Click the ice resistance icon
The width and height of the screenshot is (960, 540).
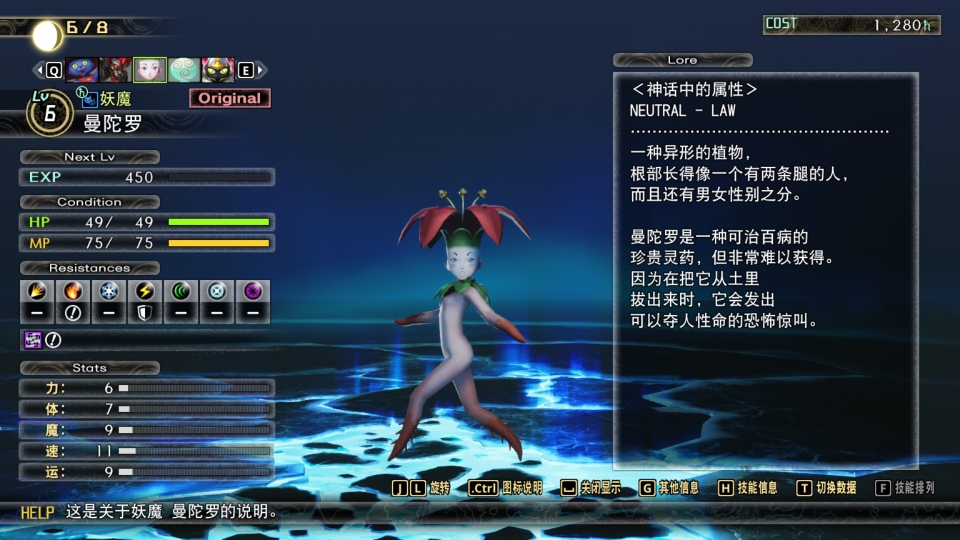point(108,292)
